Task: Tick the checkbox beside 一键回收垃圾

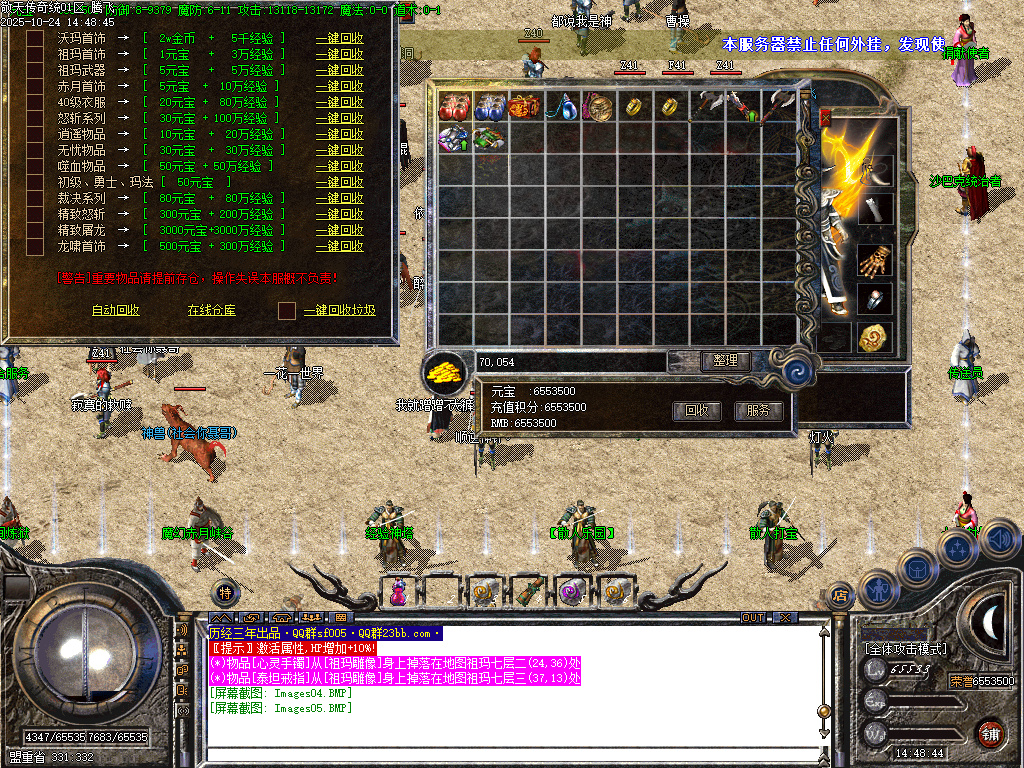Action: point(287,310)
